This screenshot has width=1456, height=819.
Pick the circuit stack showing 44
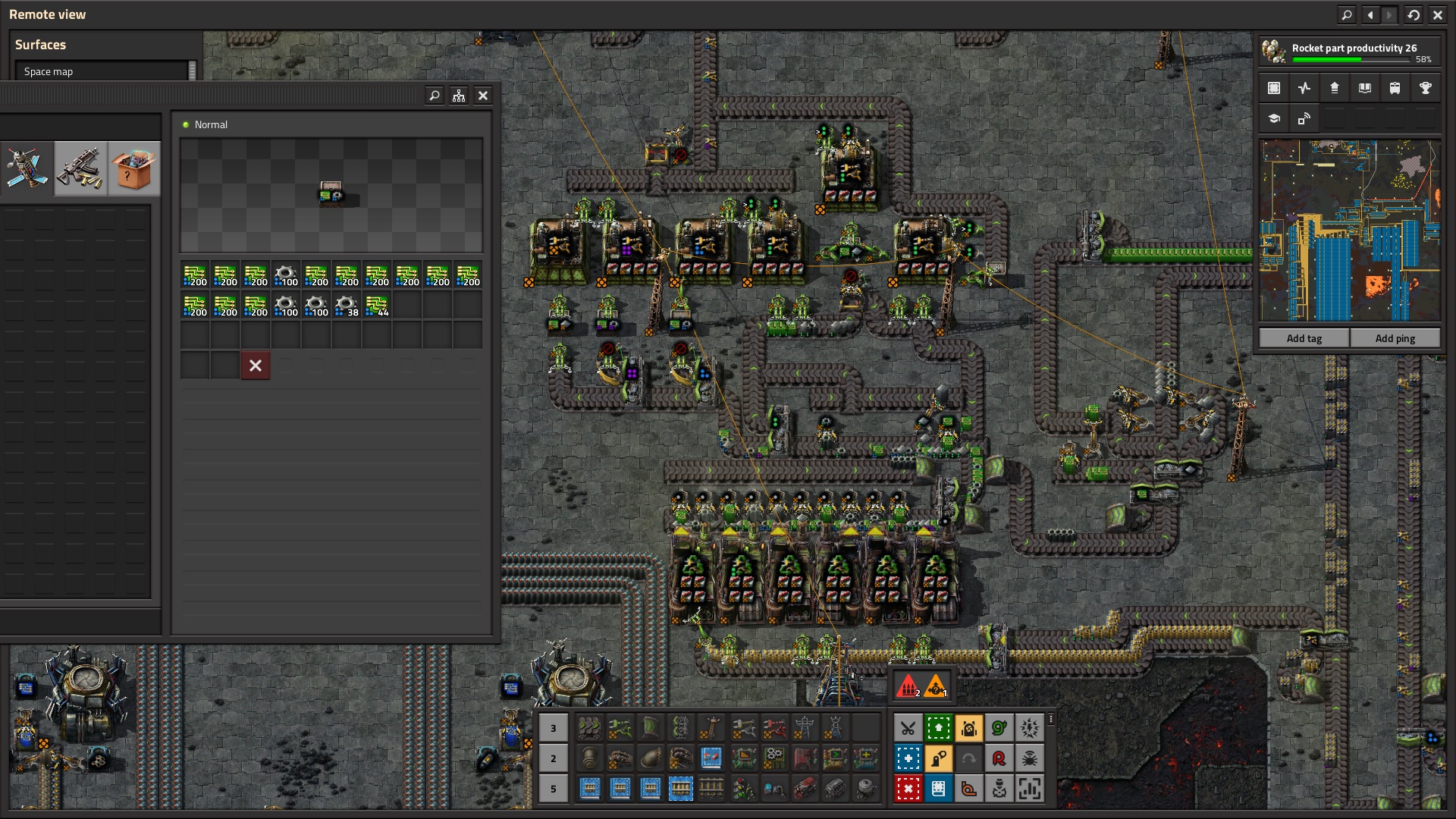click(x=377, y=306)
